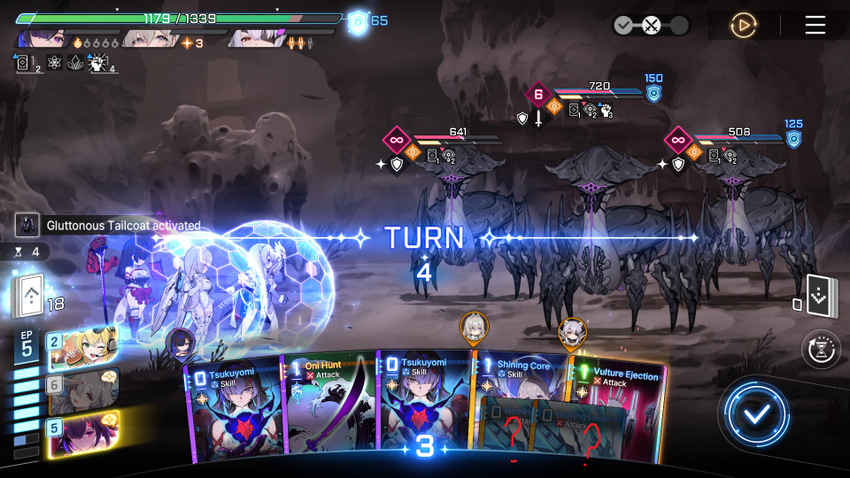Click the Gluttonous Tailcoat activated notification
Viewport: 850px width, 478px height.
coord(110,226)
